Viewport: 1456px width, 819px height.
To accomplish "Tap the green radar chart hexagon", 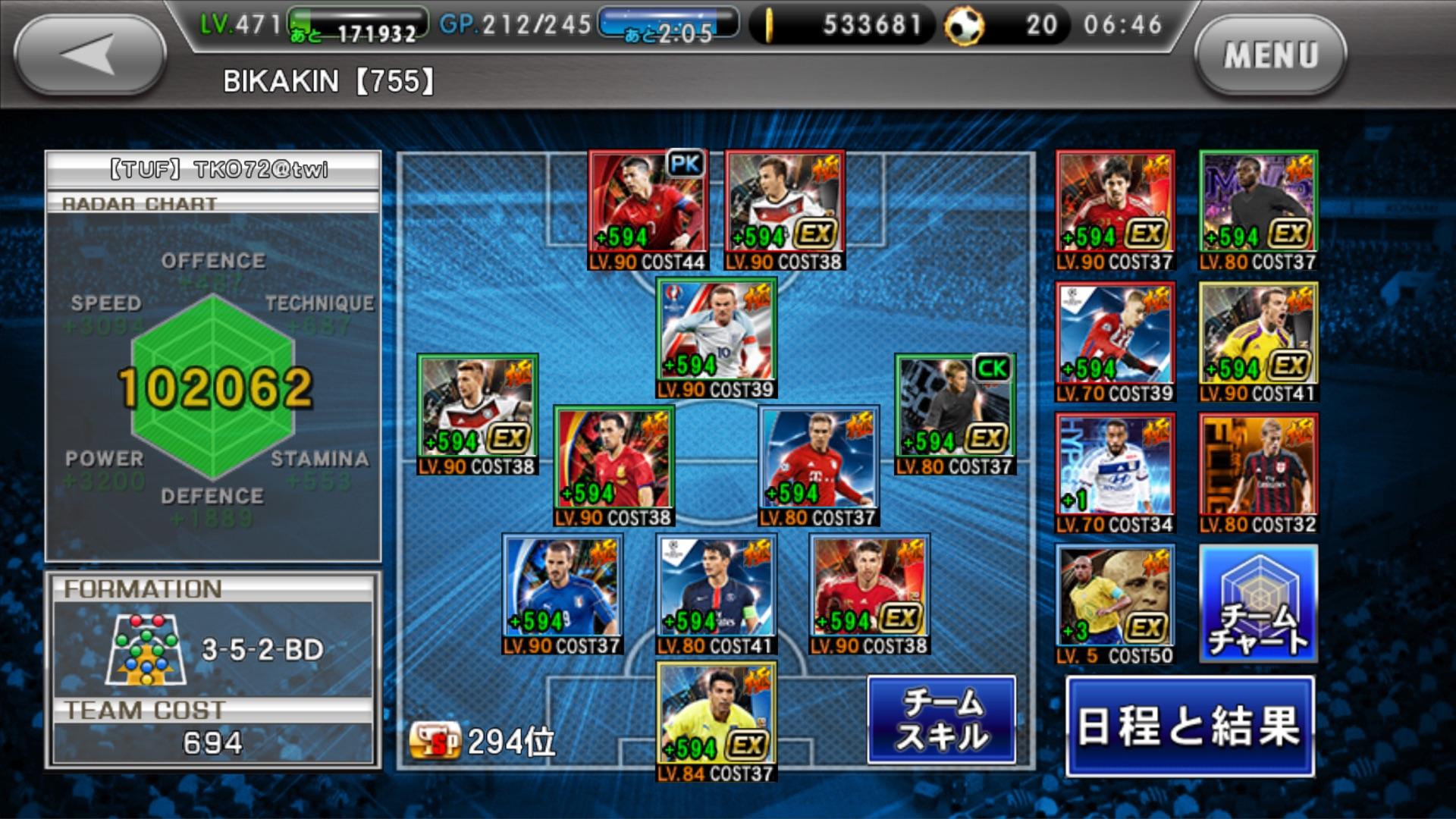I will 213,387.
